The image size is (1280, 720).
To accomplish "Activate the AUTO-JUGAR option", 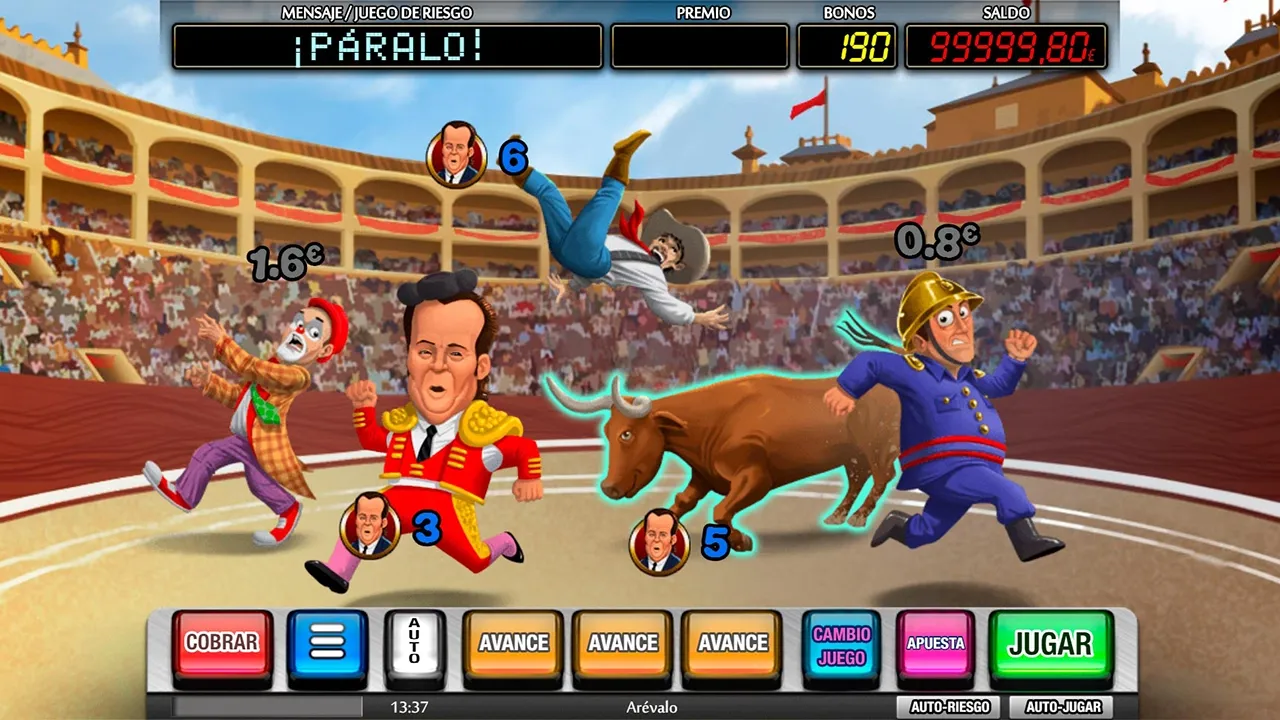I will tap(1063, 707).
